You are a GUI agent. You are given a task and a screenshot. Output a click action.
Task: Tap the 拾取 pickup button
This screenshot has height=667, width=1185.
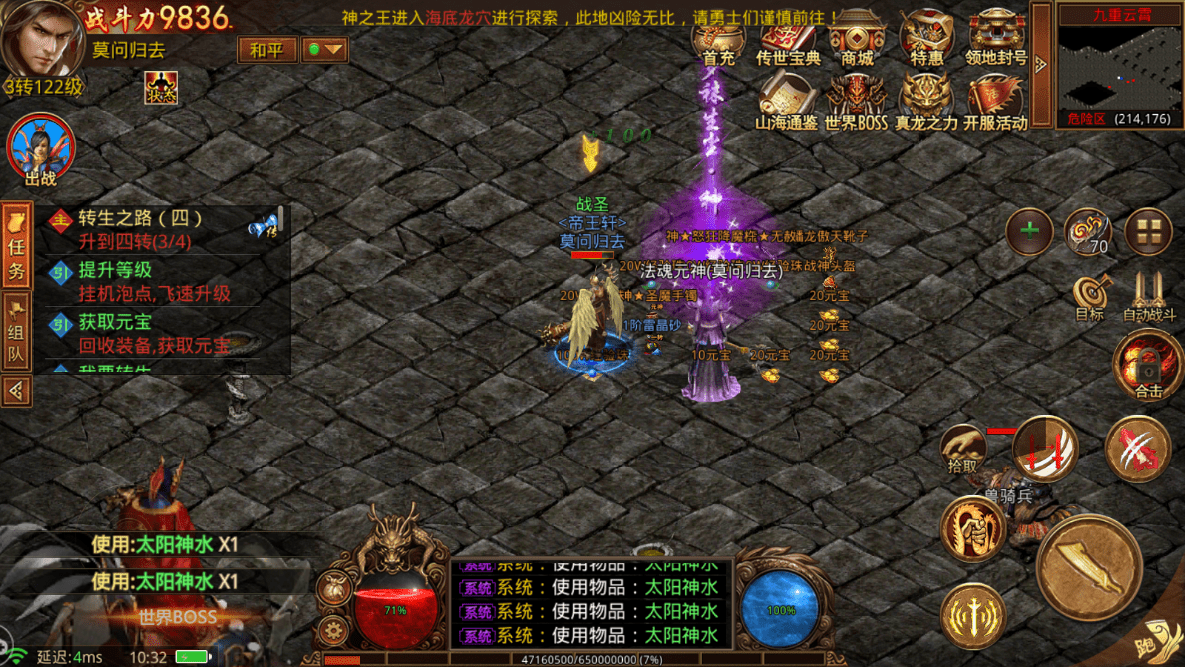click(962, 449)
